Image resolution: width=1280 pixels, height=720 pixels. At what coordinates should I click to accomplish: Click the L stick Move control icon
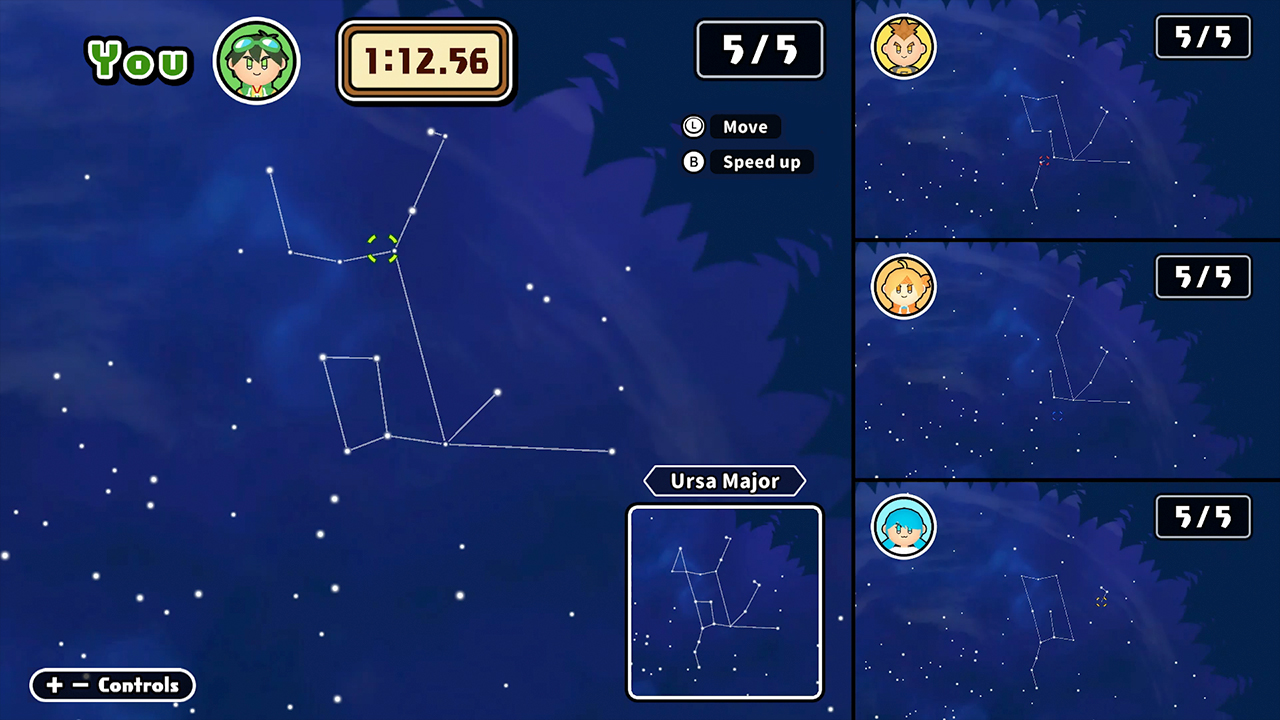(693, 126)
